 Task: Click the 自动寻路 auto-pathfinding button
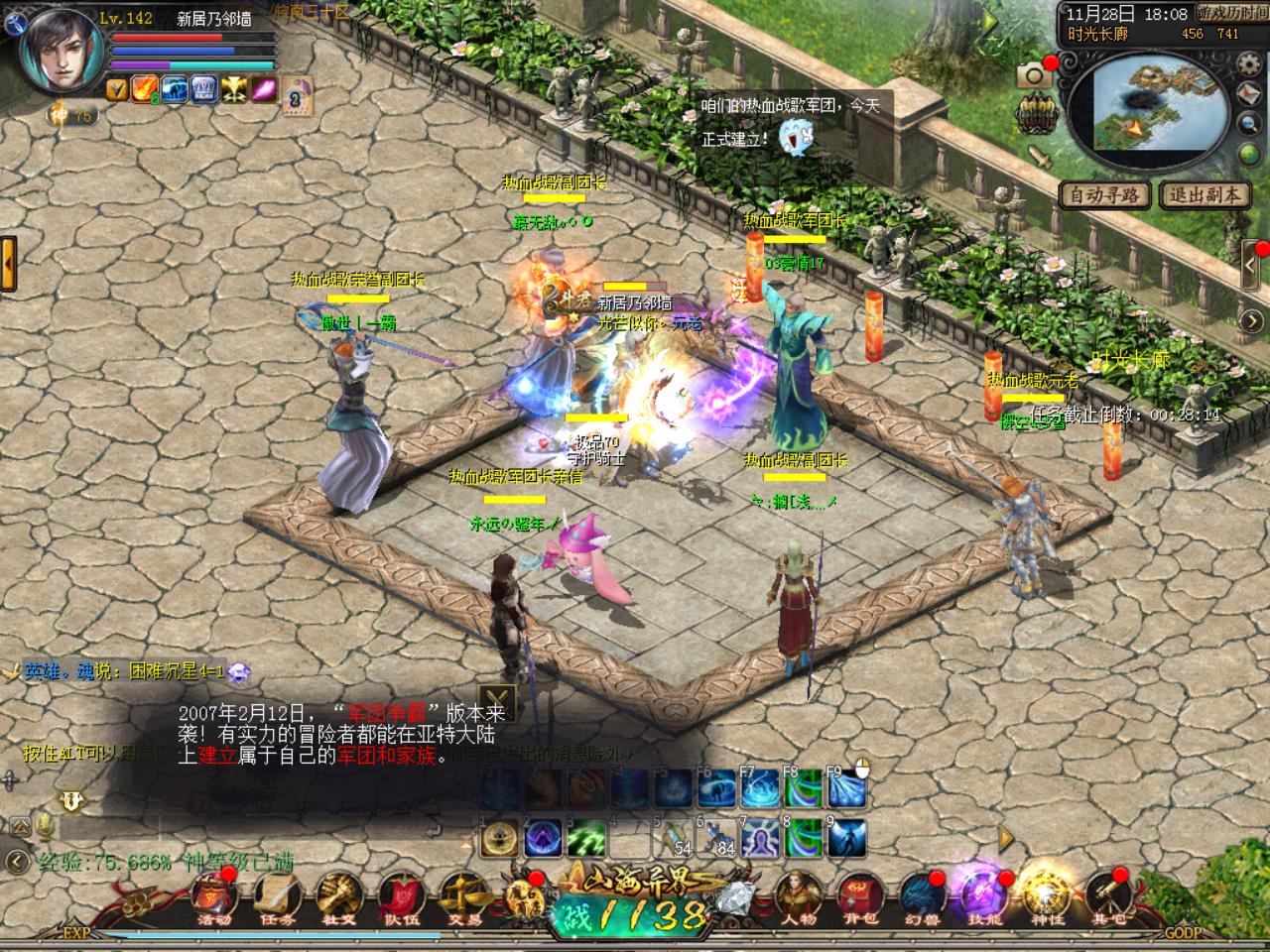[x=1104, y=195]
